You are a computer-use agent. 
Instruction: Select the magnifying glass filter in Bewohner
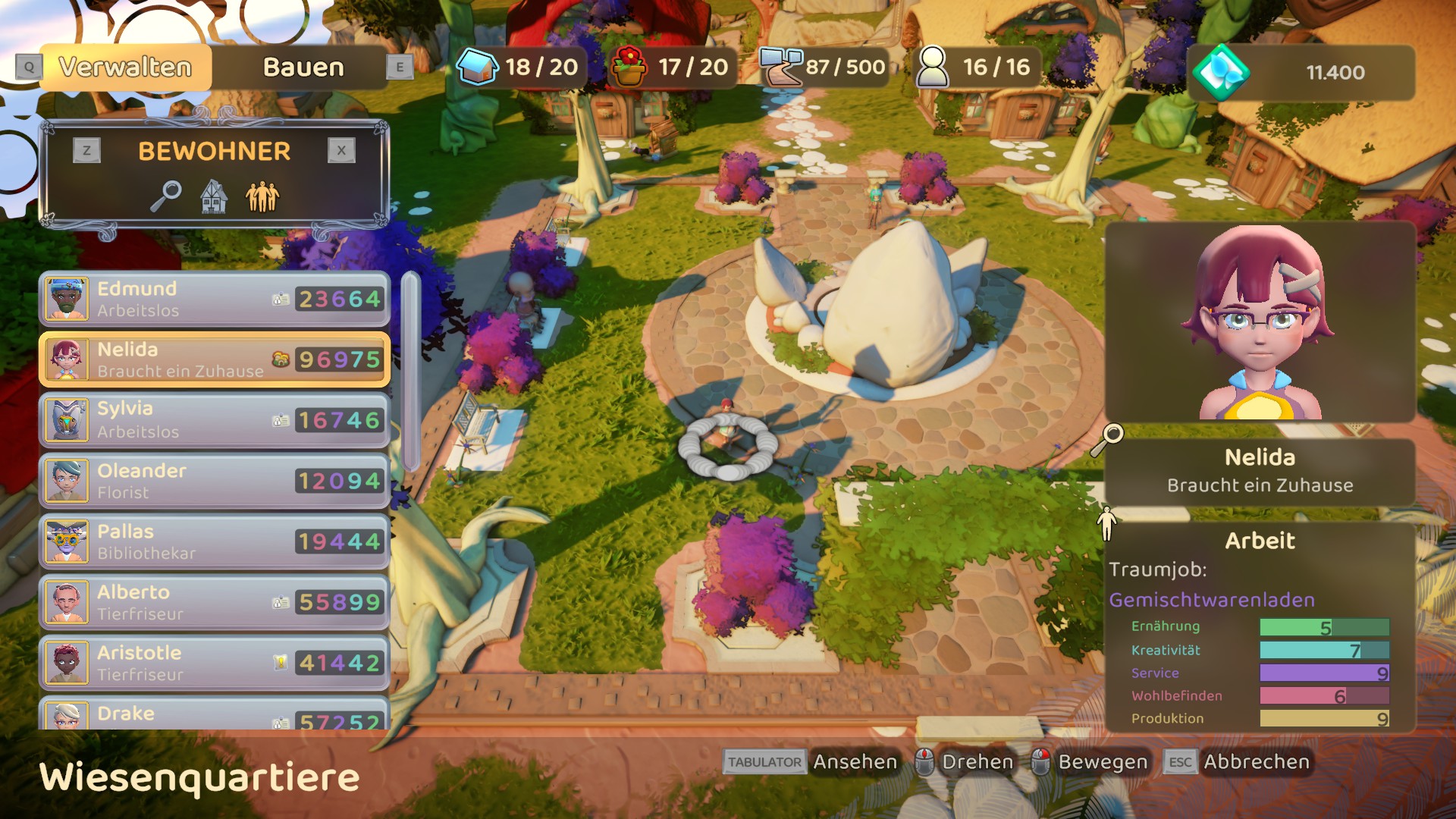165,196
